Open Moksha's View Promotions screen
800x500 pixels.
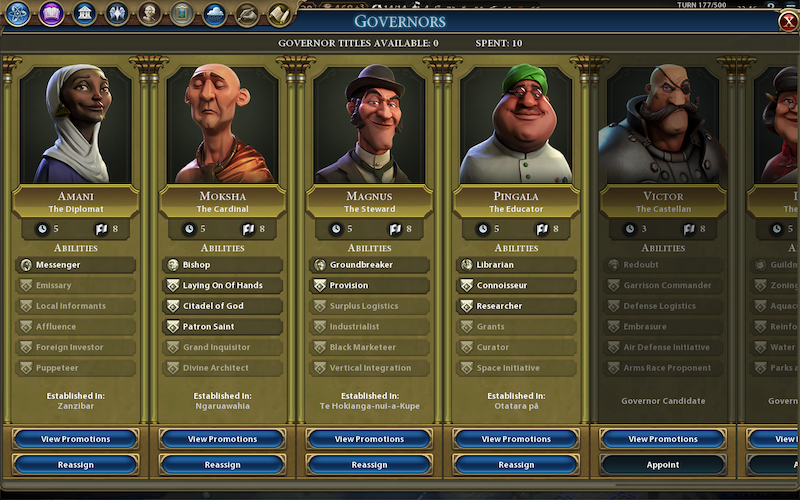point(222,439)
